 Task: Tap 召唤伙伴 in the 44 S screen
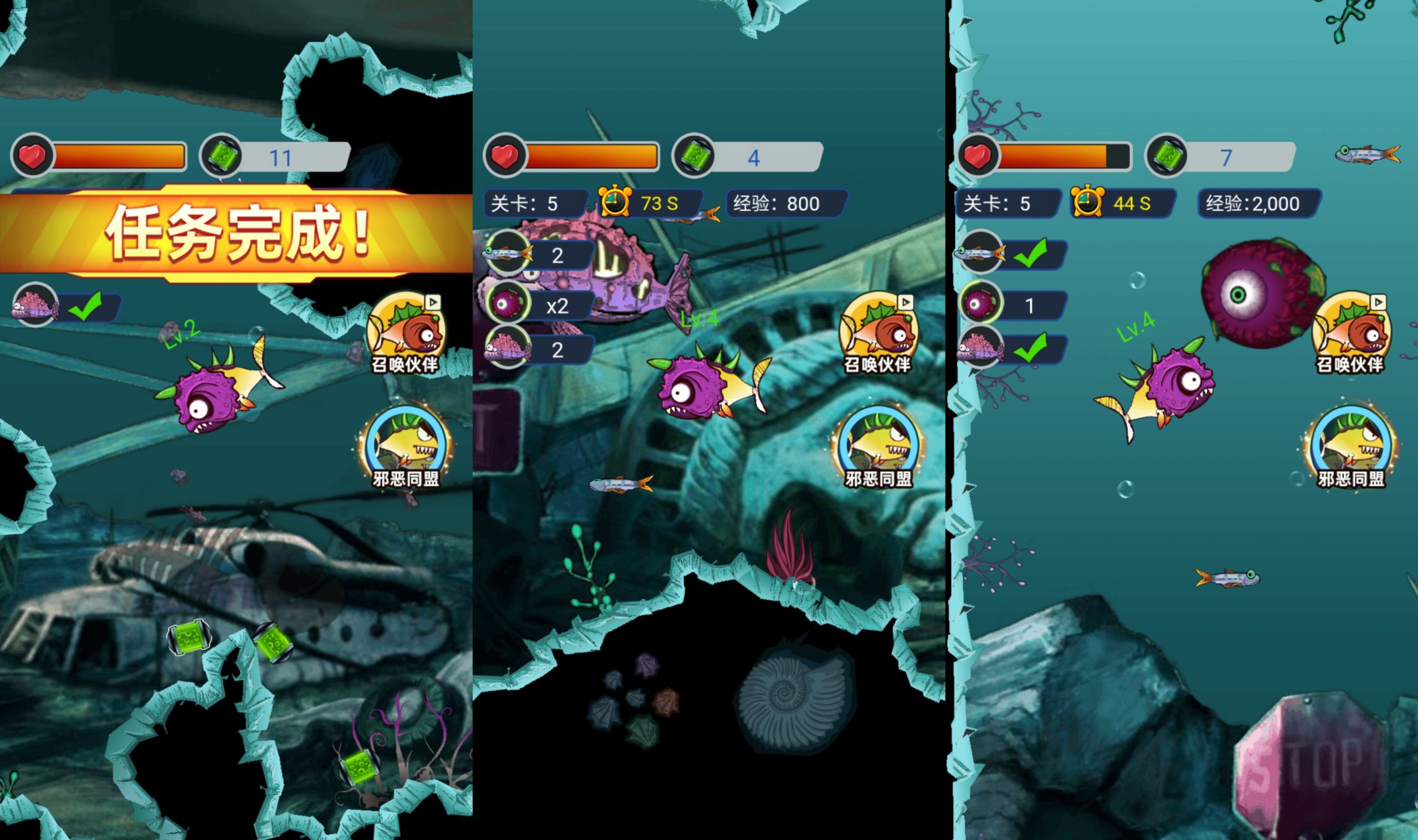pos(1350,333)
